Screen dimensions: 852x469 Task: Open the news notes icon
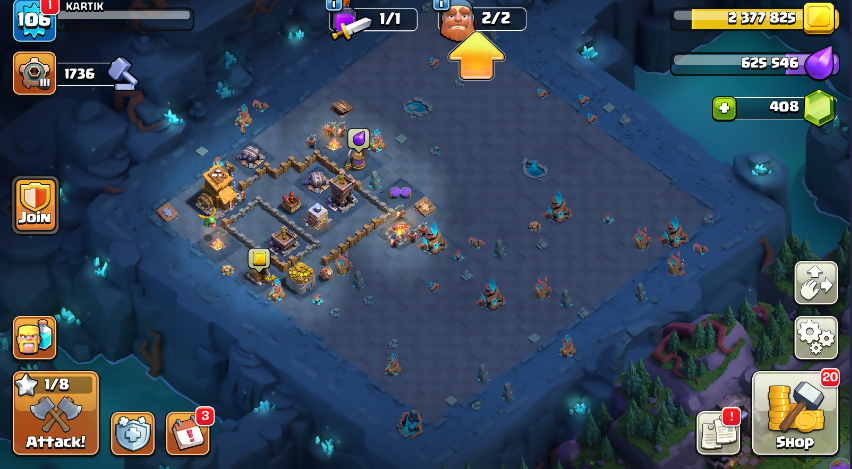pyautogui.click(x=718, y=431)
